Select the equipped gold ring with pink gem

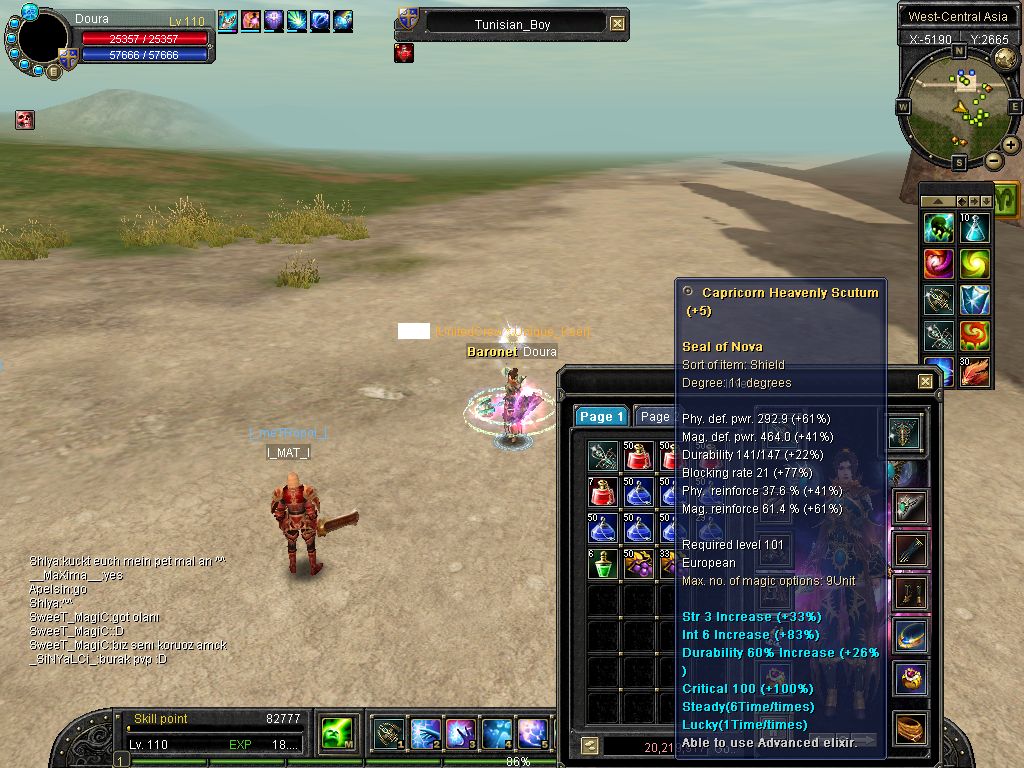click(910, 678)
